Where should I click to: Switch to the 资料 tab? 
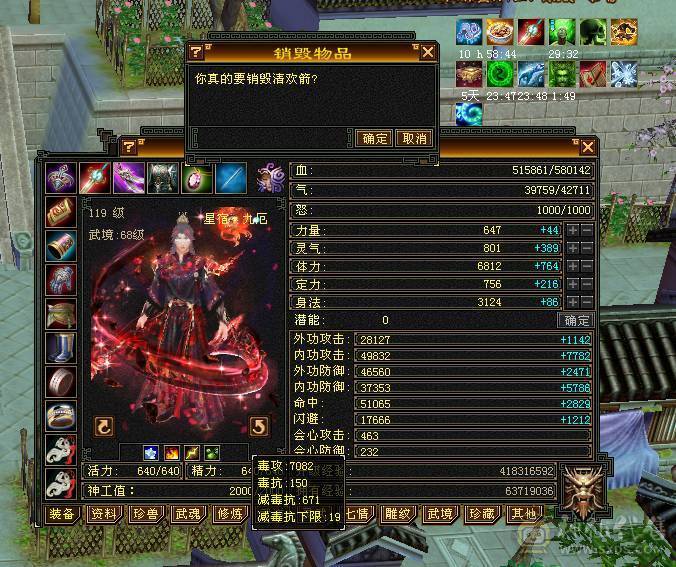[x=103, y=514]
